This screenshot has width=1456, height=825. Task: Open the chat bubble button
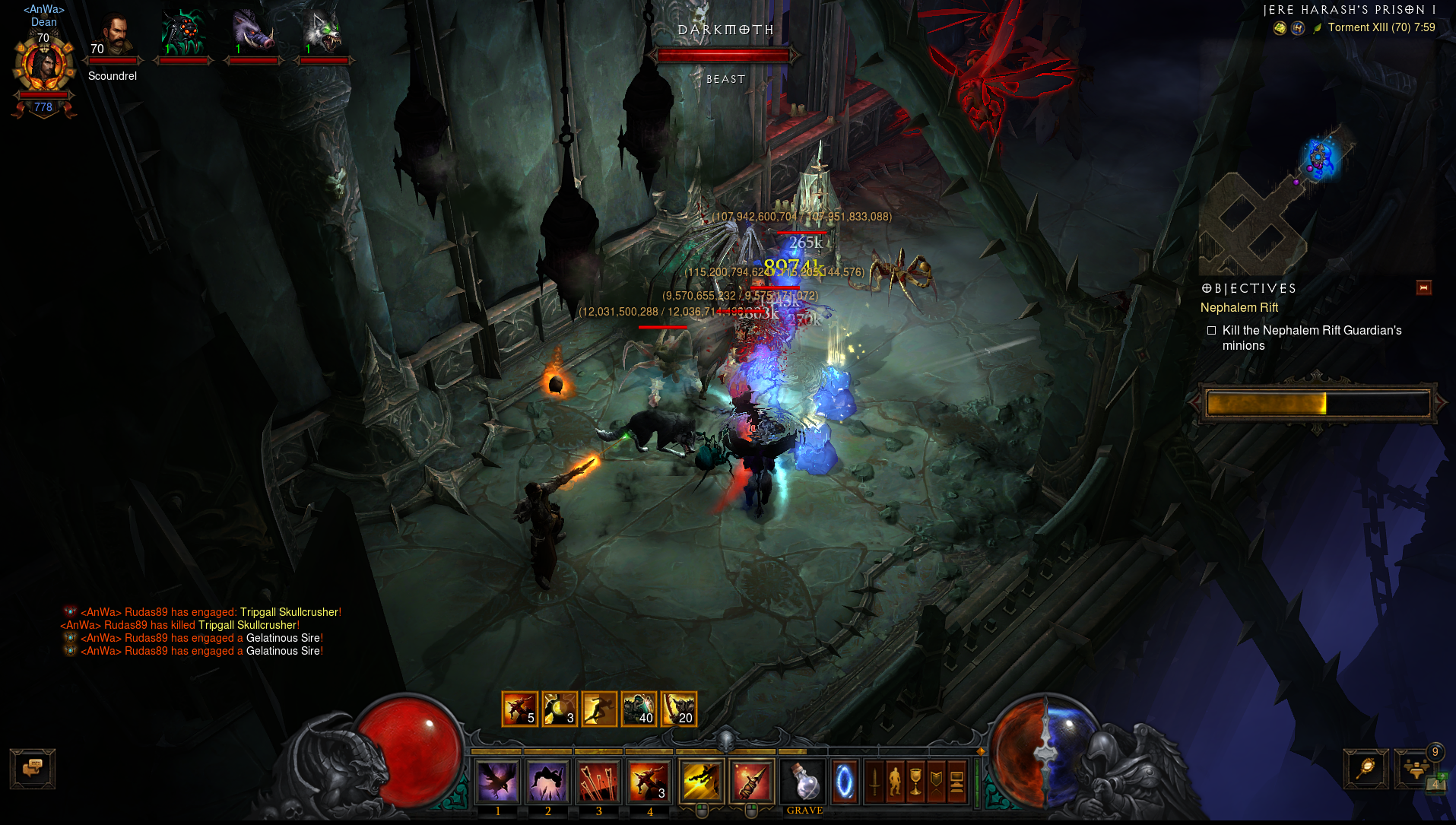[32, 768]
